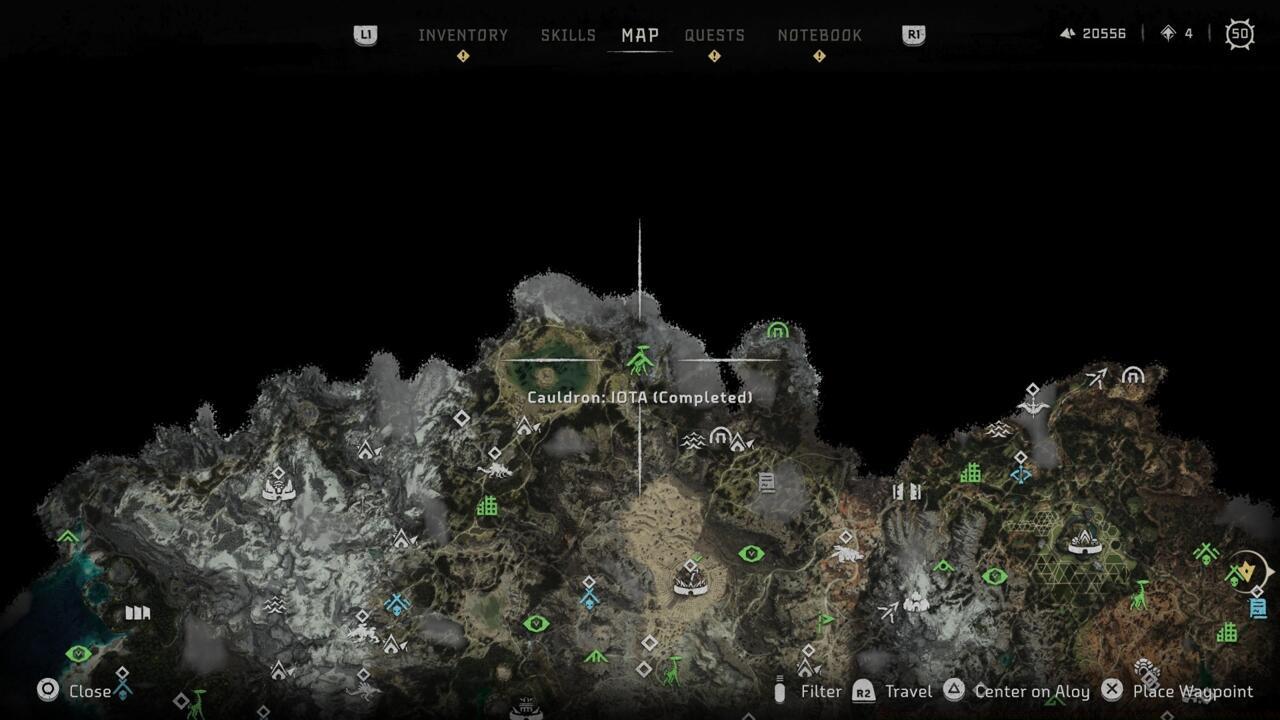Show the Notebook tab

point(819,35)
